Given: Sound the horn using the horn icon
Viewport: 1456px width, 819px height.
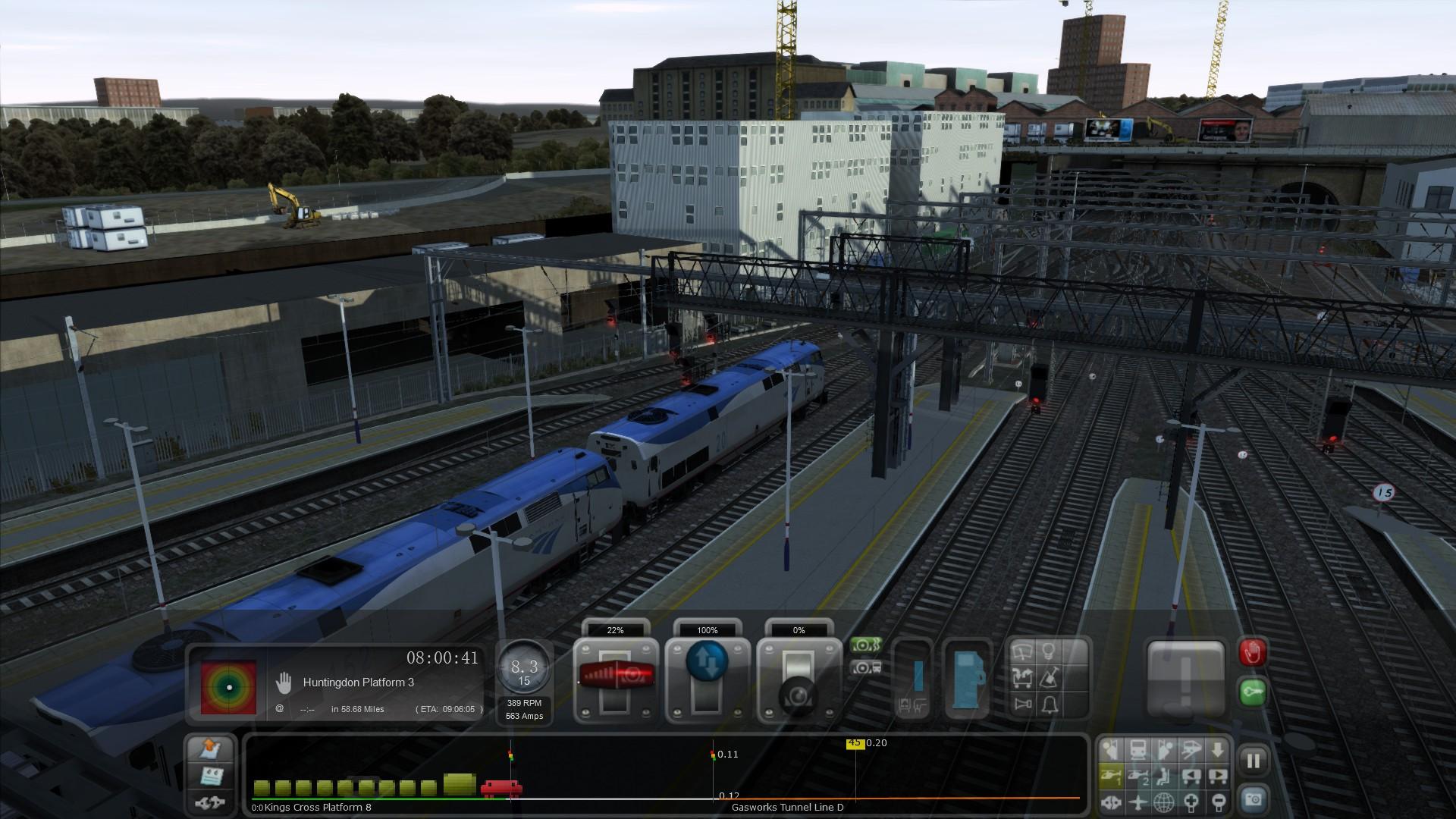Looking at the screenshot, I should pyautogui.click(x=1022, y=704).
